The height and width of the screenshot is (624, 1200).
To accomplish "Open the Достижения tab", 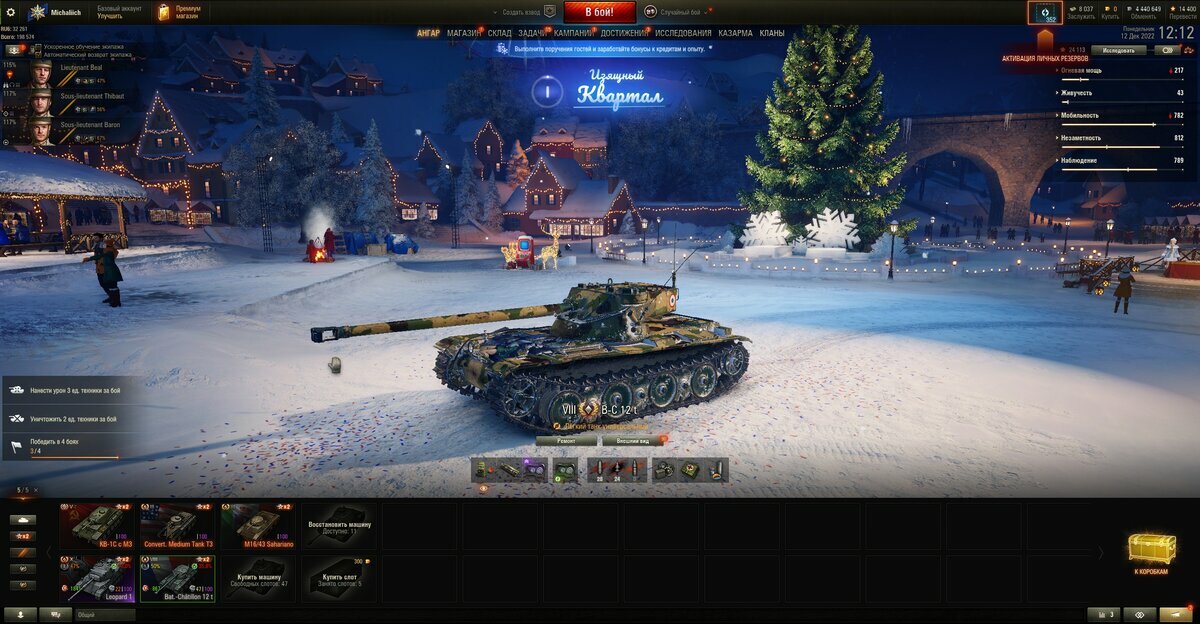I will [x=624, y=33].
